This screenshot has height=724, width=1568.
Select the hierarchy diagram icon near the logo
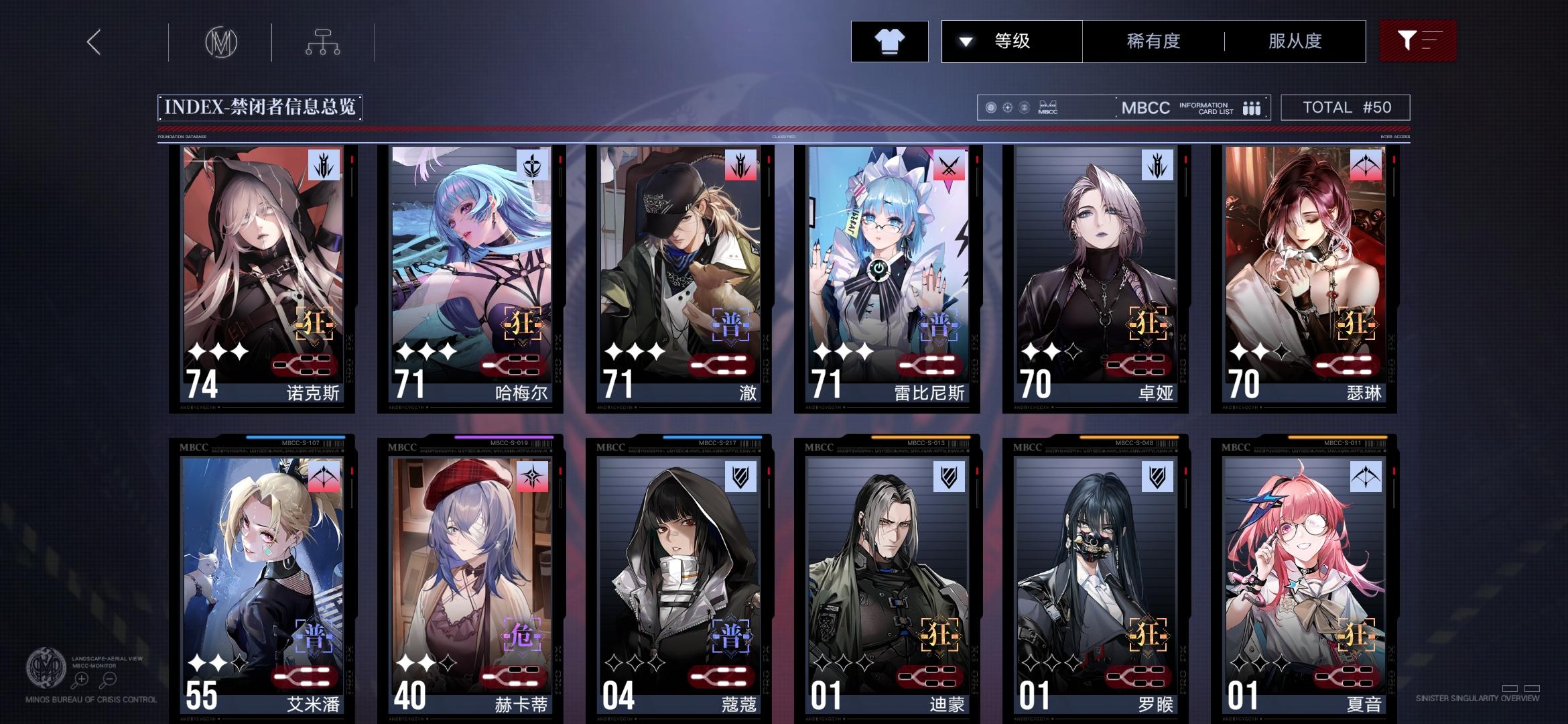tap(323, 42)
